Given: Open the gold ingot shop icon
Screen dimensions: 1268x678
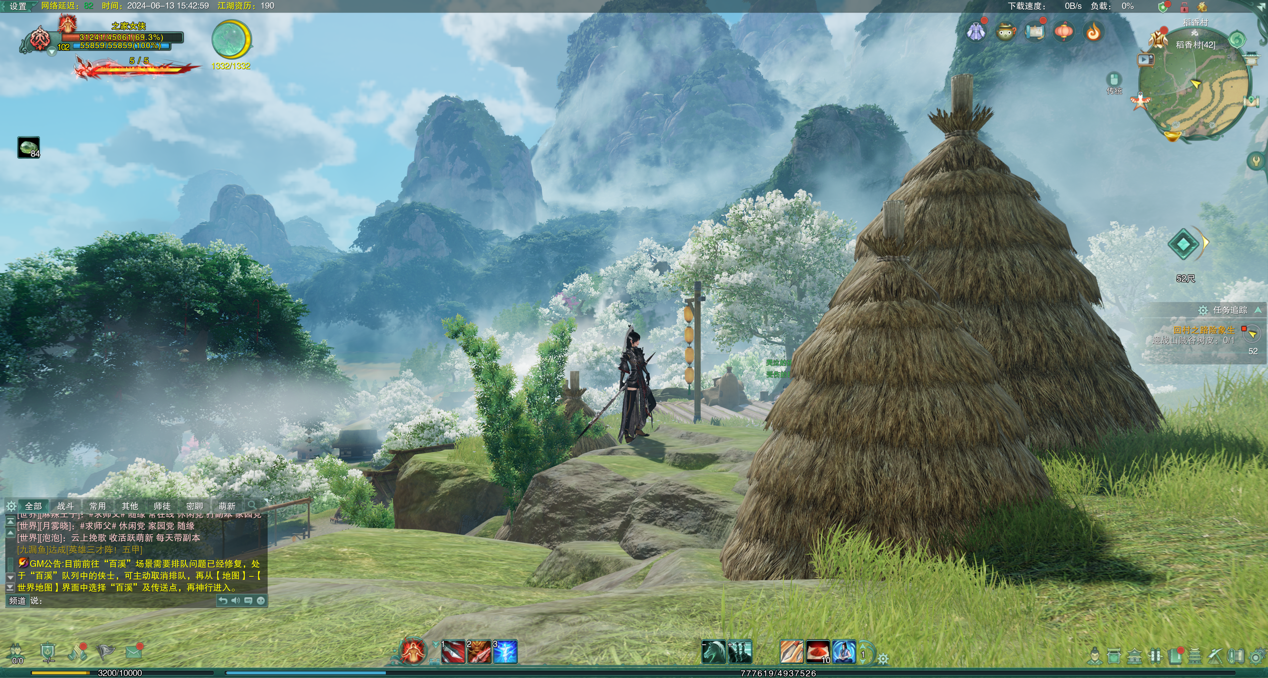Looking at the screenshot, I should [x=1172, y=135].
